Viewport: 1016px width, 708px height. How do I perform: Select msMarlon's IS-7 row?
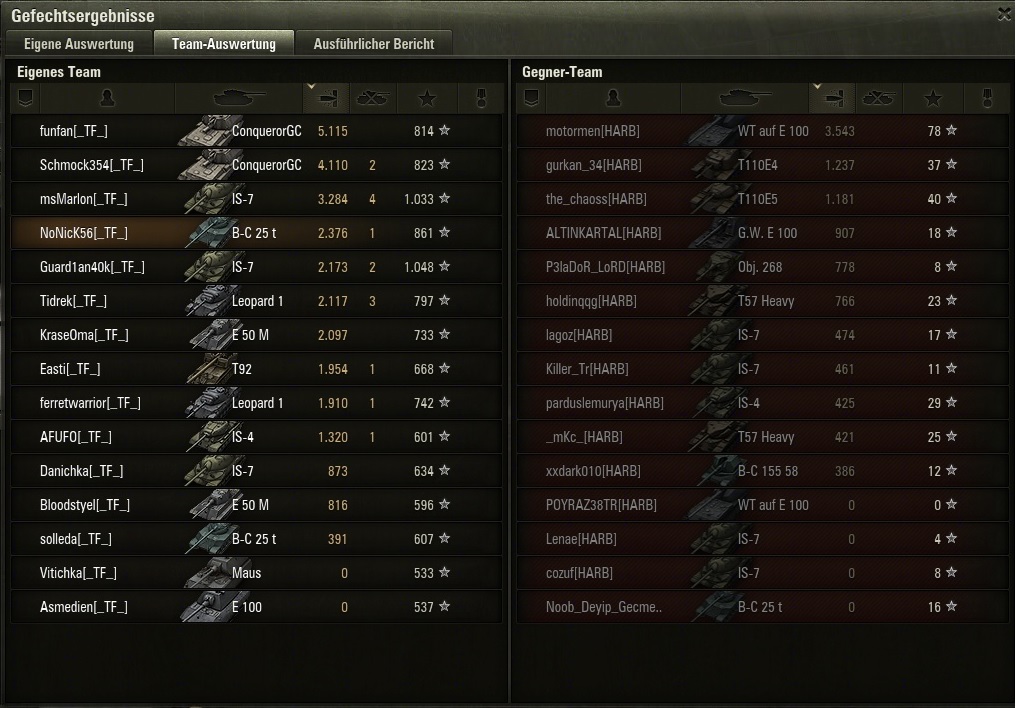pyautogui.click(x=256, y=199)
